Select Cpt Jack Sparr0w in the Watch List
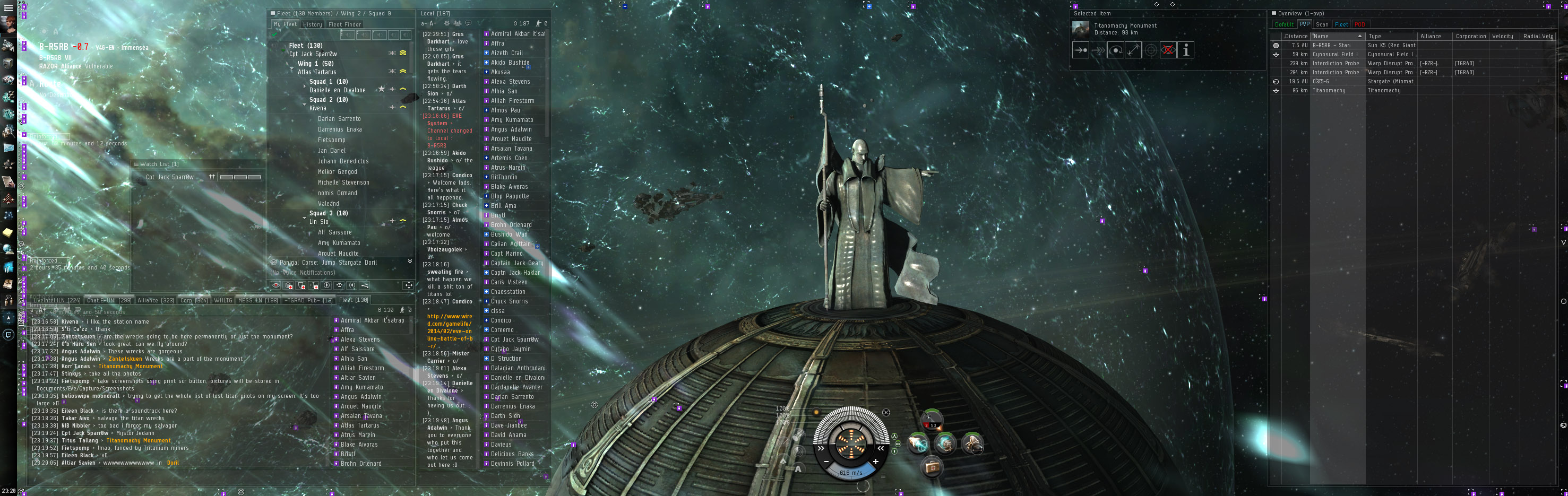1568x496 pixels. (169, 177)
